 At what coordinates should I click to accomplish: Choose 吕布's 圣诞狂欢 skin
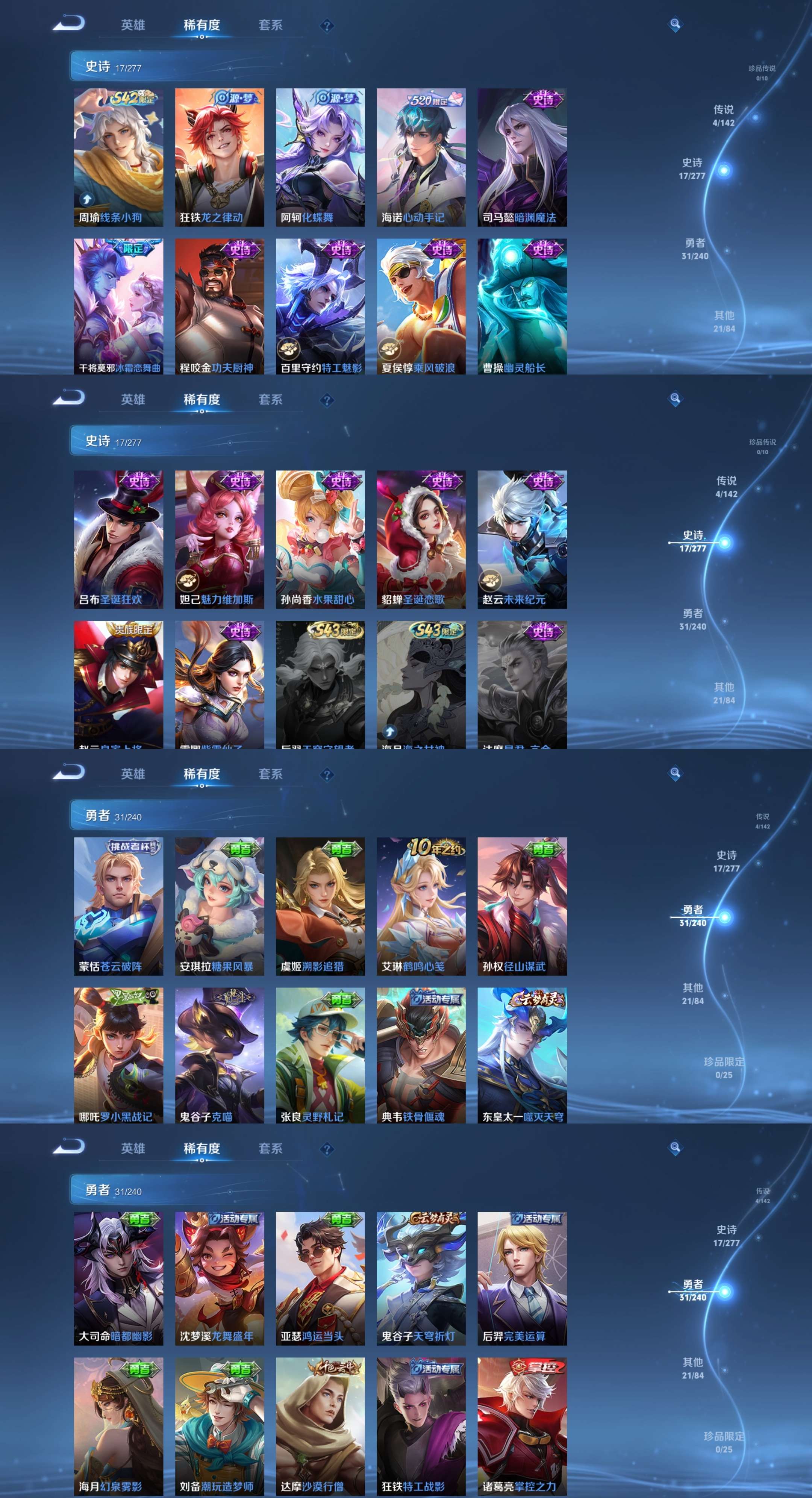point(118,539)
